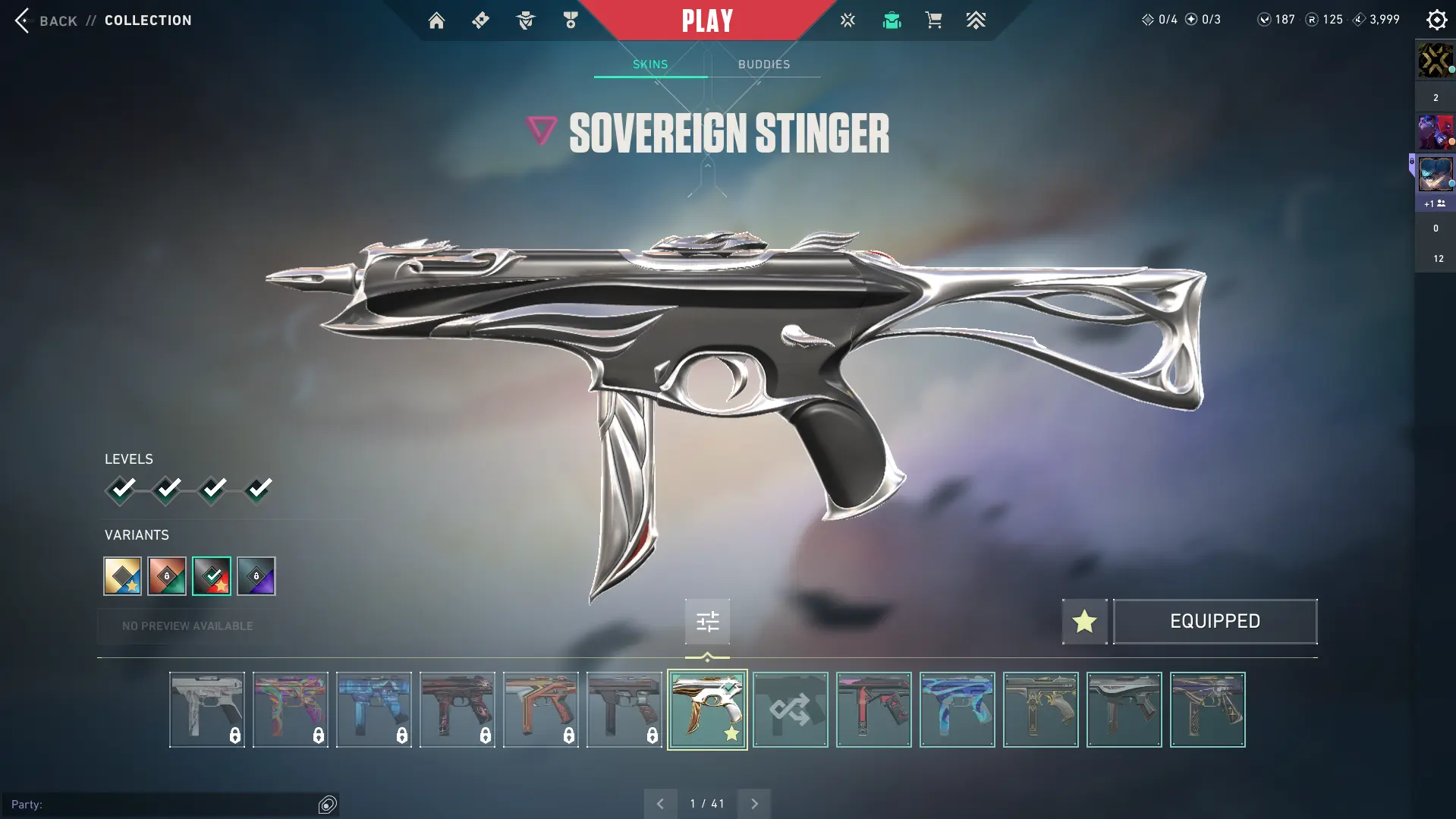Select the randomize skin shuffle tile

(791, 710)
